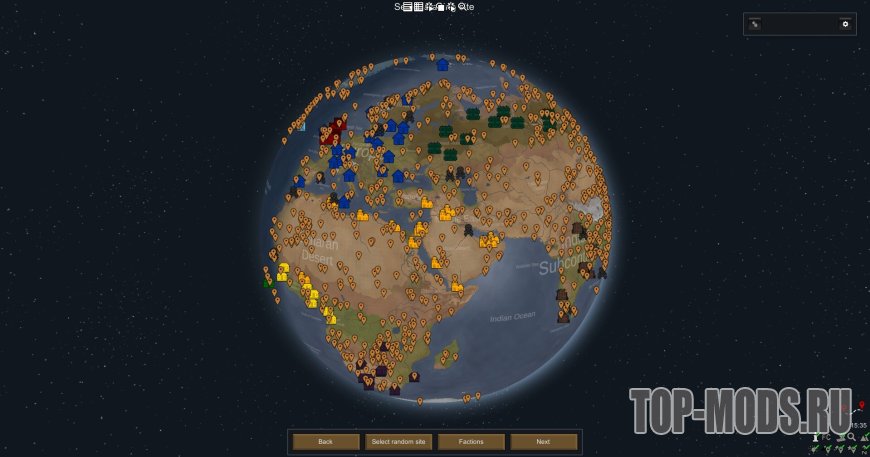870x457 pixels.
Task: Select the red faction base marker
Action: coord(337,128)
